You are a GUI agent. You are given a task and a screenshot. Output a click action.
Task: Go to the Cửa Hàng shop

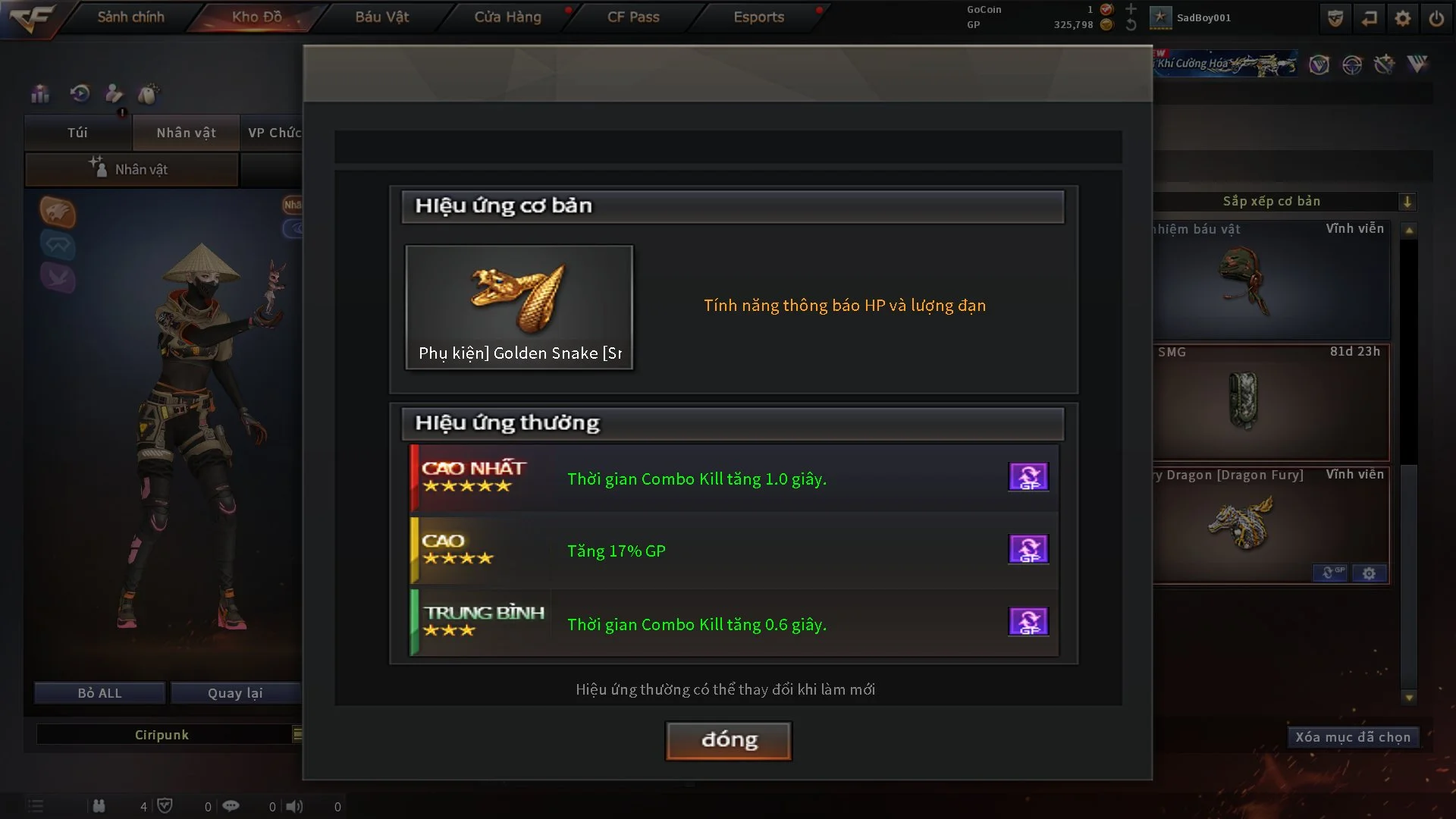point(507,17)
